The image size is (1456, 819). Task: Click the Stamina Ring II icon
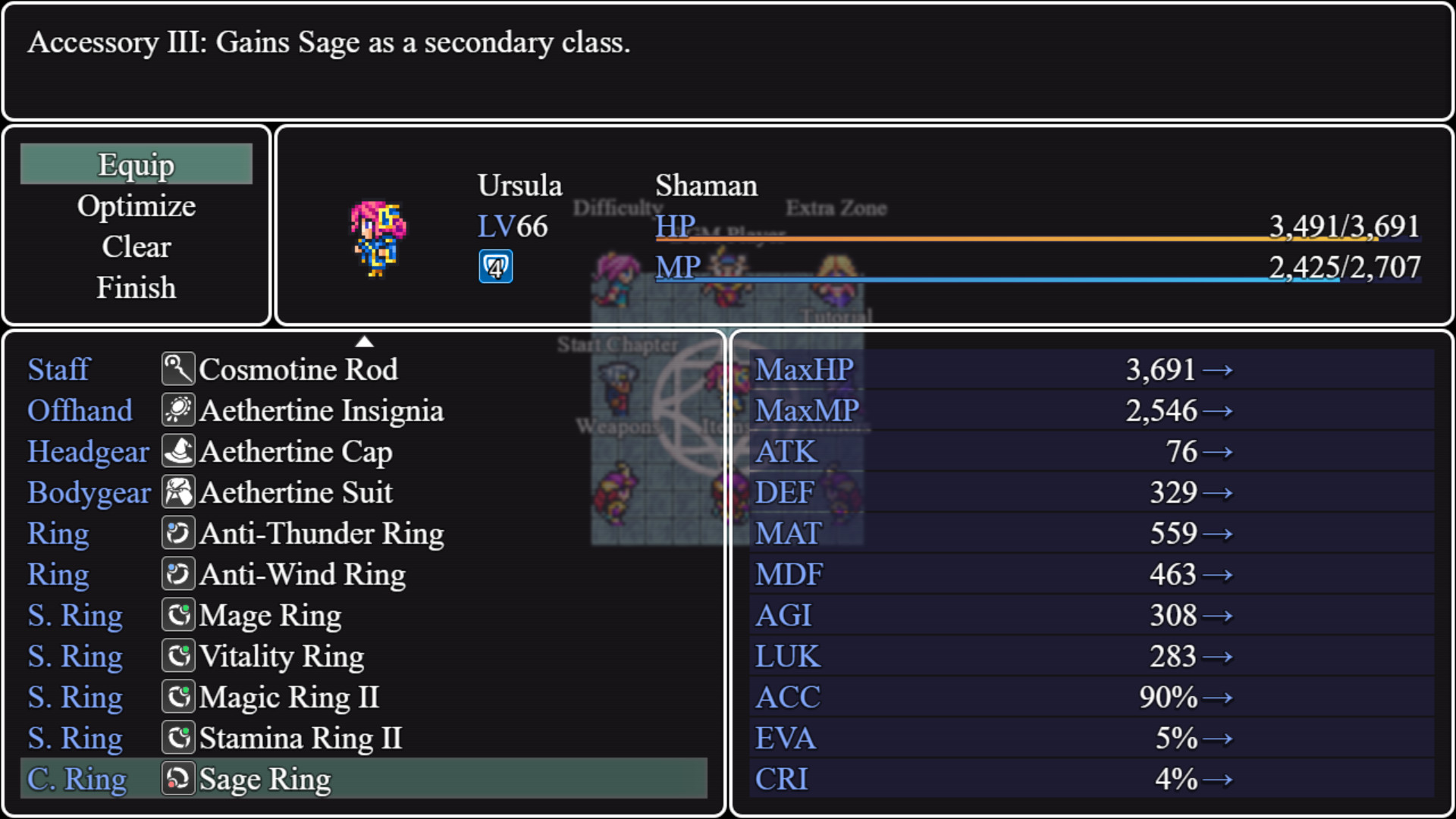click(x=178, y=738)
